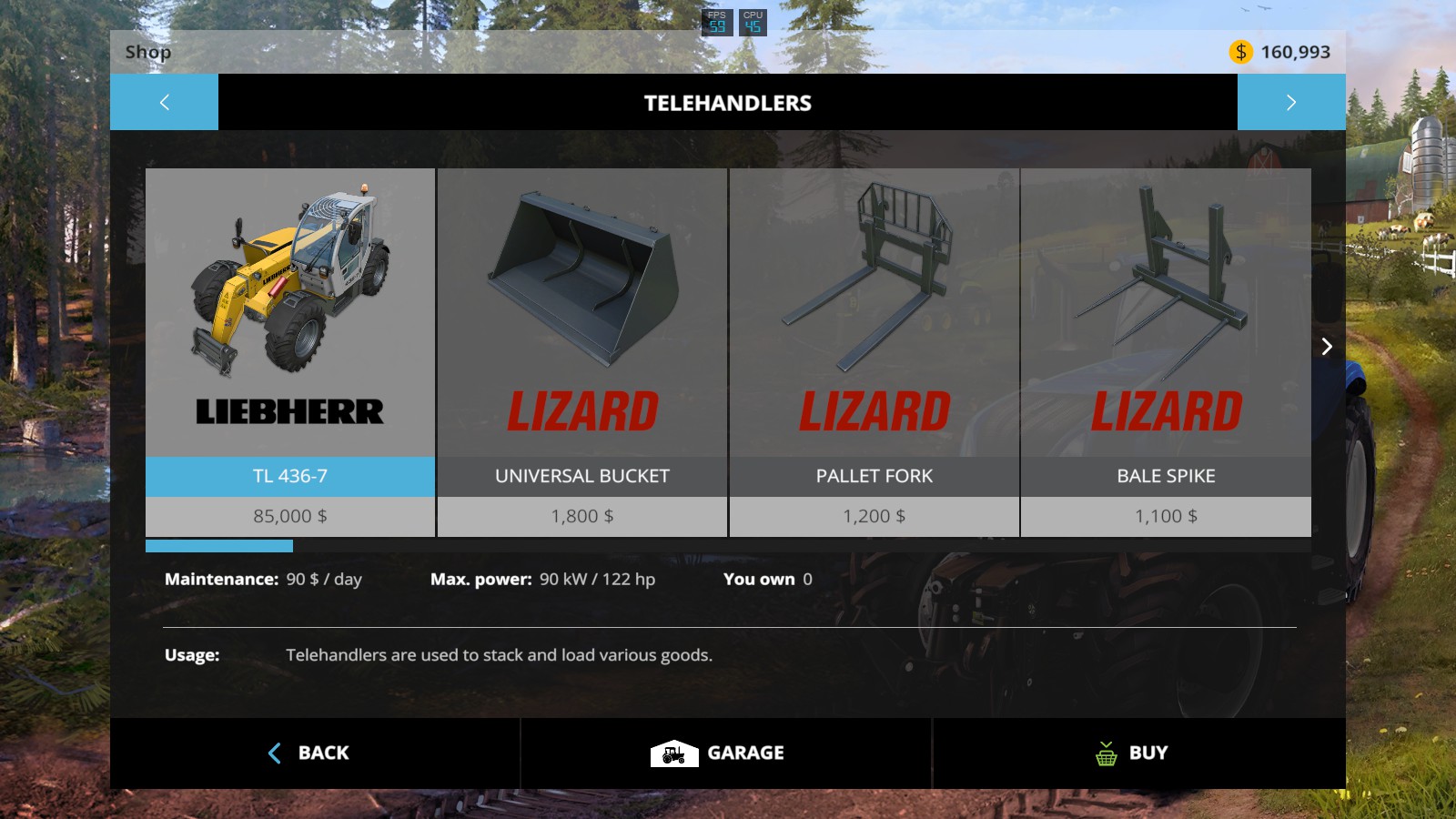This screenshot has width=1456, height=819.
Task: Select the Lizard Bale Spike item
Action: [1166, 352]
